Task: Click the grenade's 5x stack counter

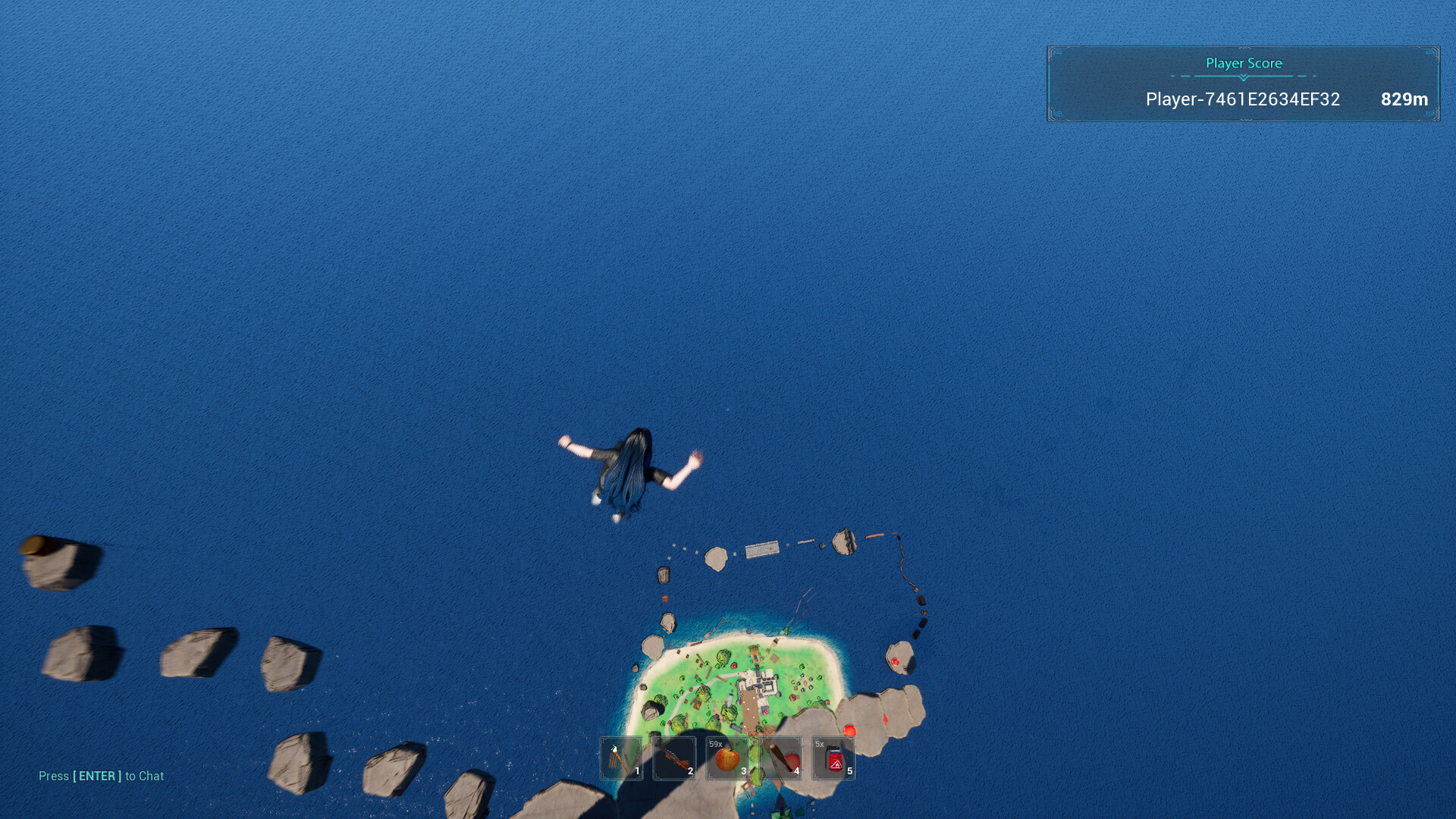Action: tap(821, 745)
